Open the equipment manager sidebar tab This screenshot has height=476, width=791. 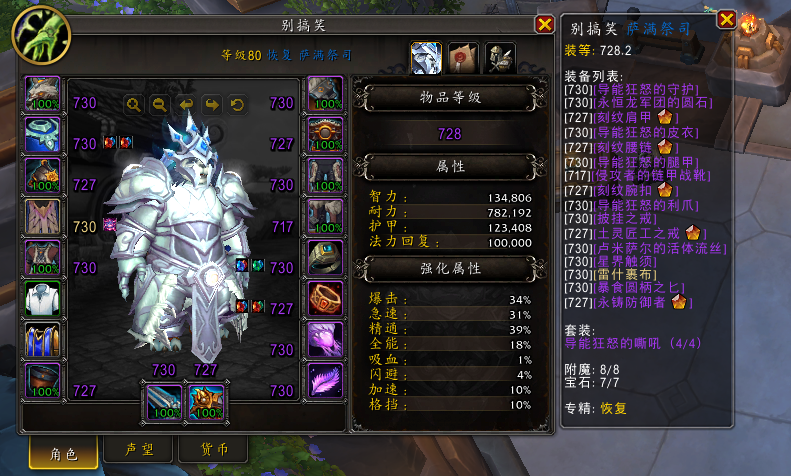click(498, 58)
